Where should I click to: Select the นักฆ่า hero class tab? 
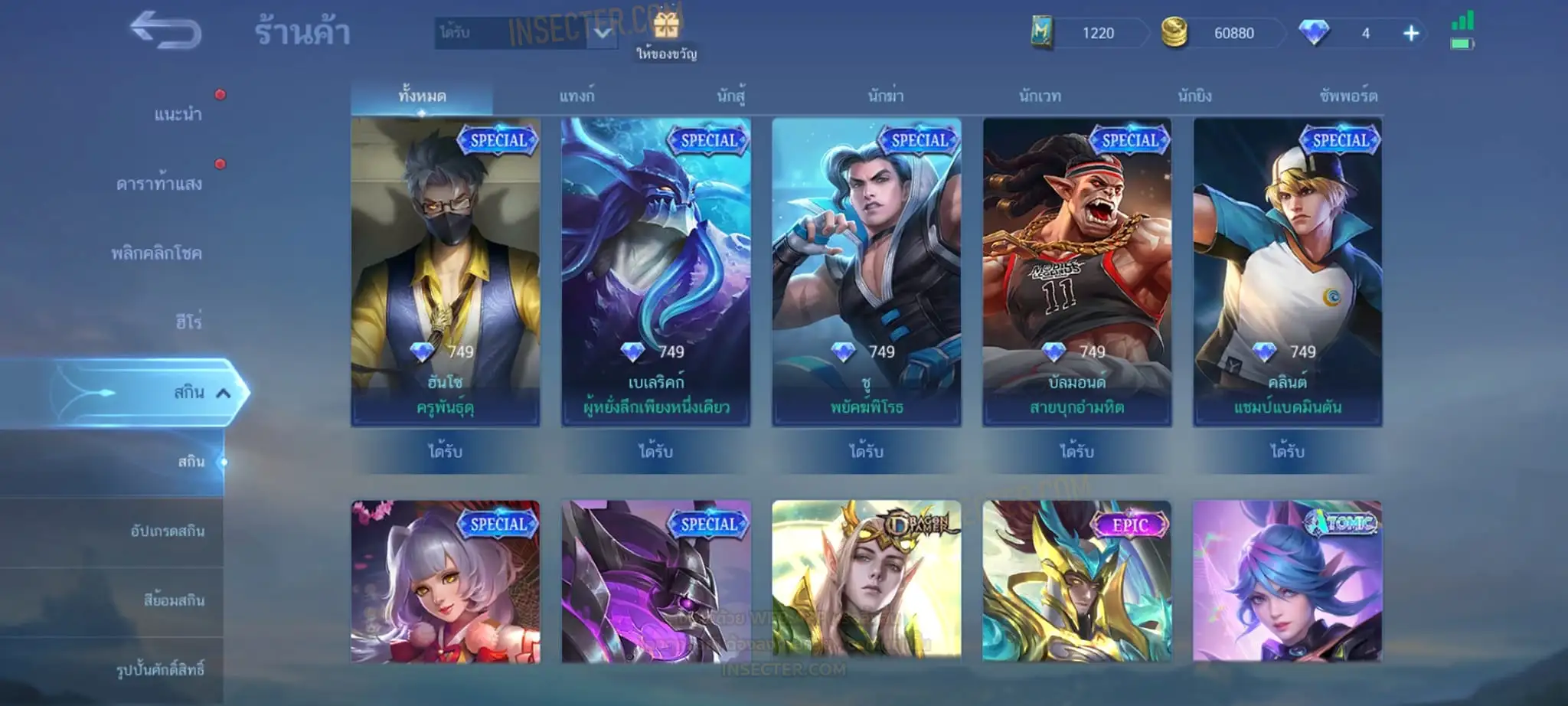tap(885, 96)
